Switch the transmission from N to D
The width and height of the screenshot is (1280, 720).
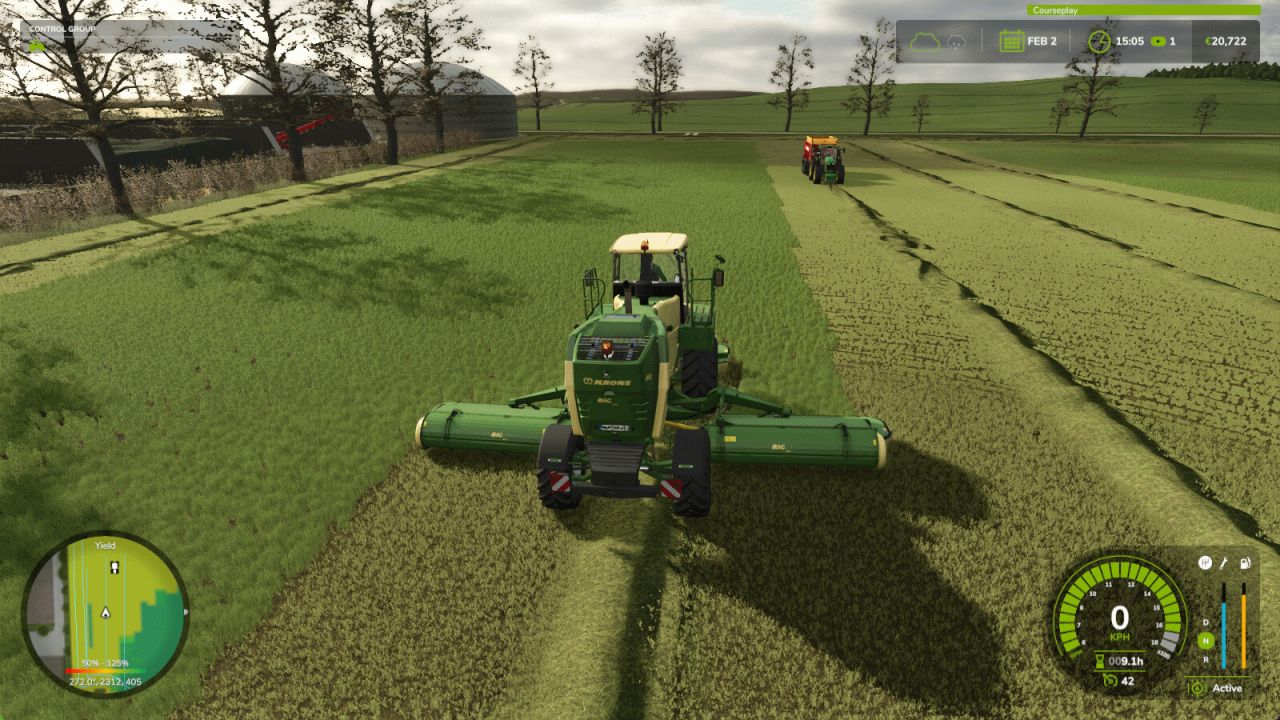point(1205,622)
